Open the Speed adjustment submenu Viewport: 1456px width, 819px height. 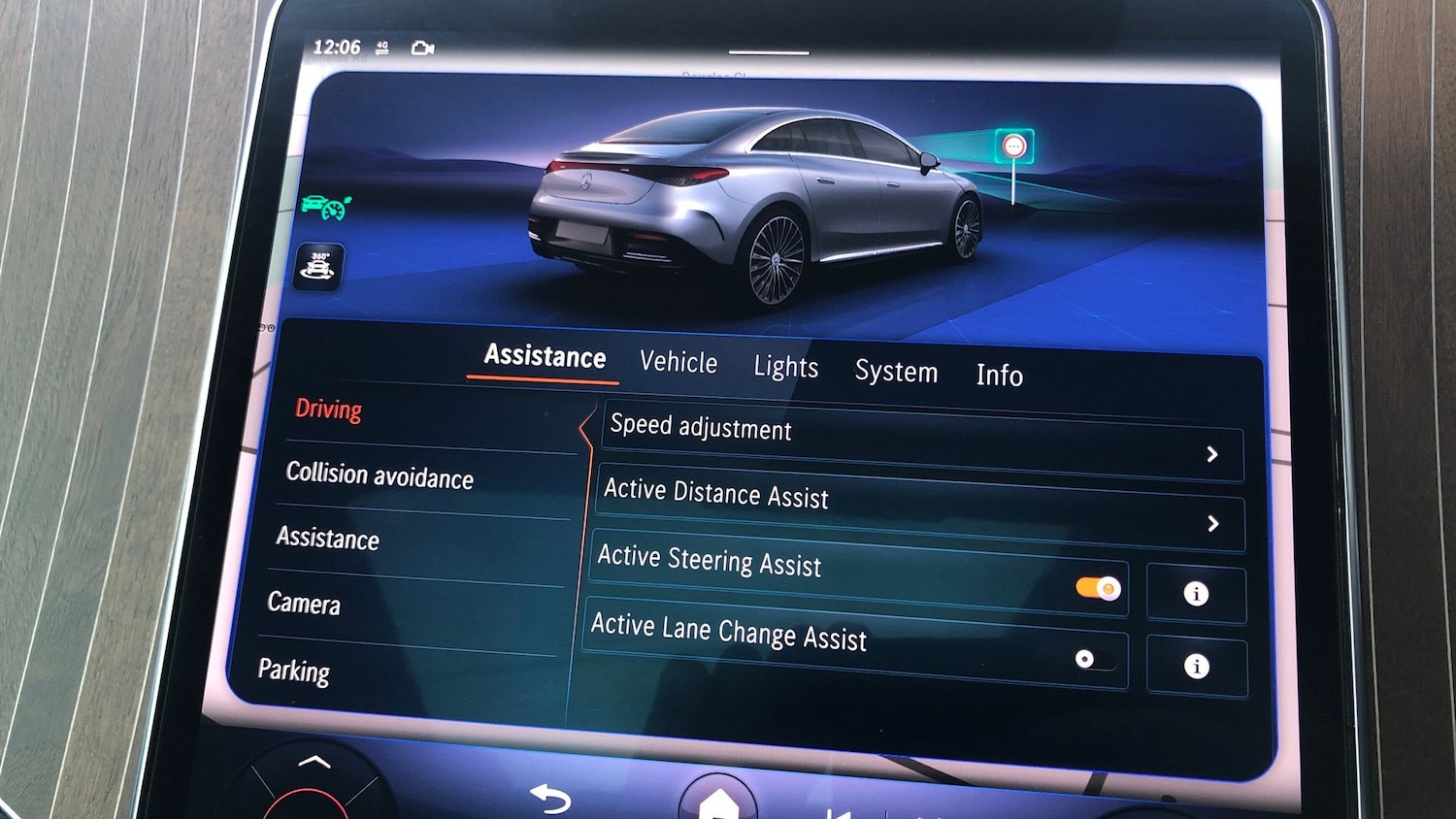(920, 442)
